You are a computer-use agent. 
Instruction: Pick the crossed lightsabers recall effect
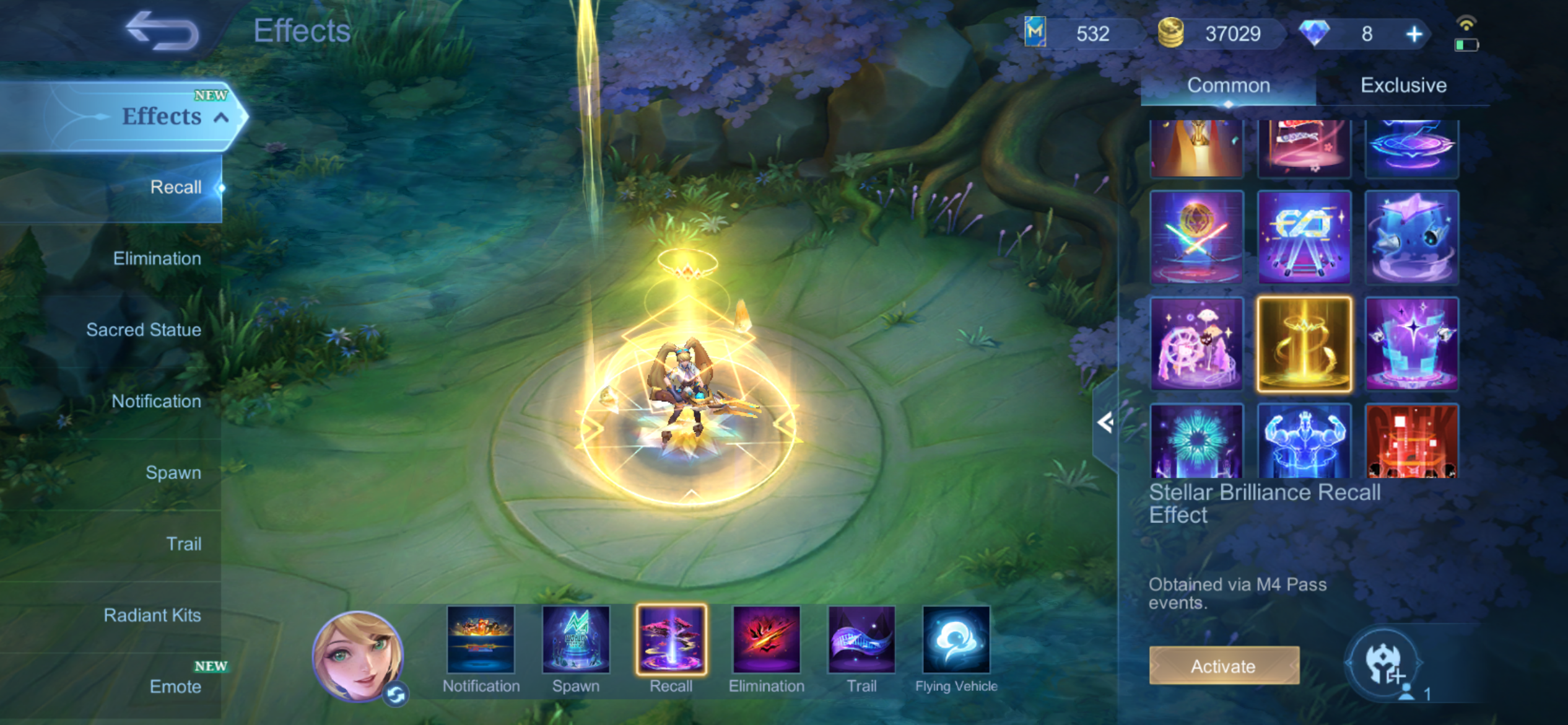[1196, 237]
